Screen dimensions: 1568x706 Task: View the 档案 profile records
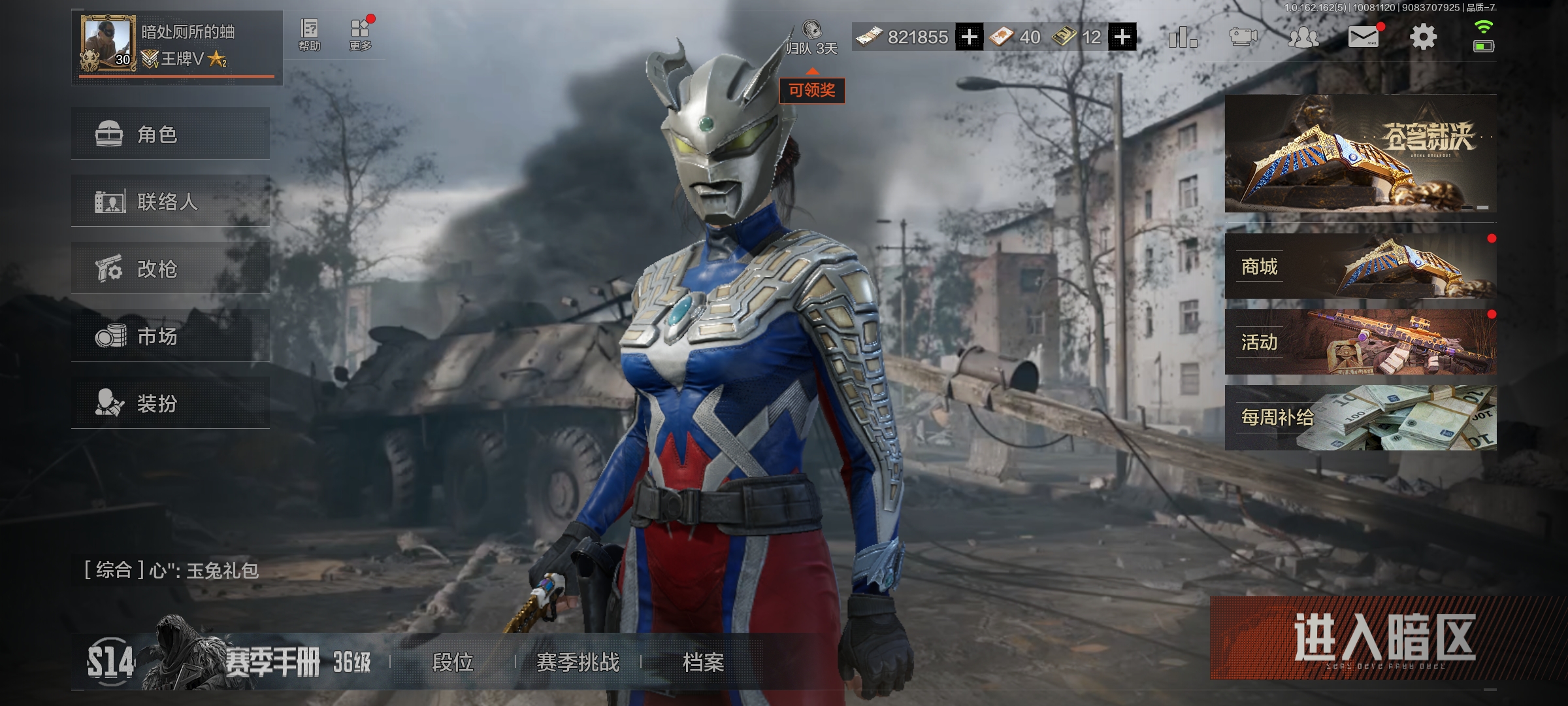click(x=703, y=662)
